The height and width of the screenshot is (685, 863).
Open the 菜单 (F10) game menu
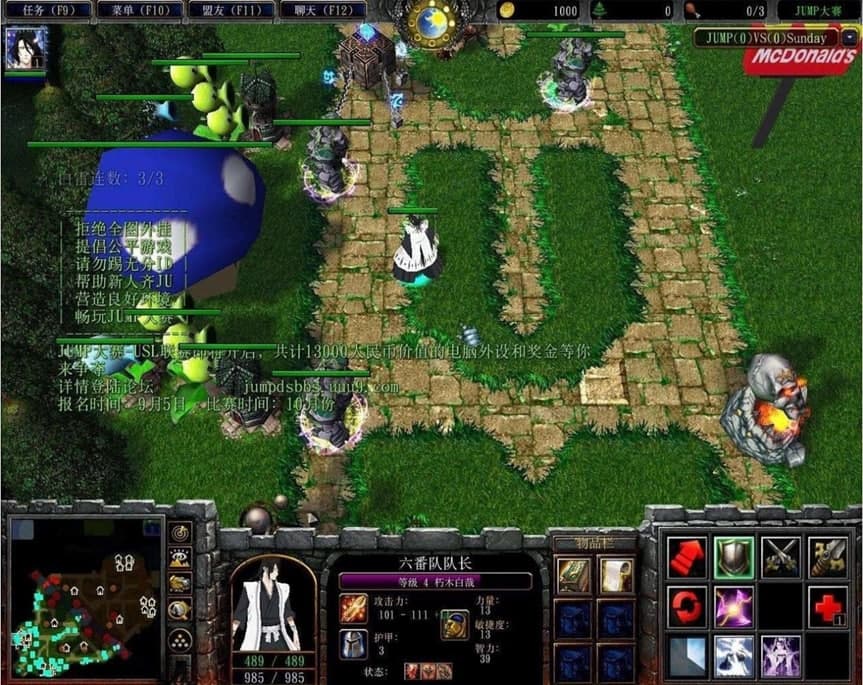144,10
